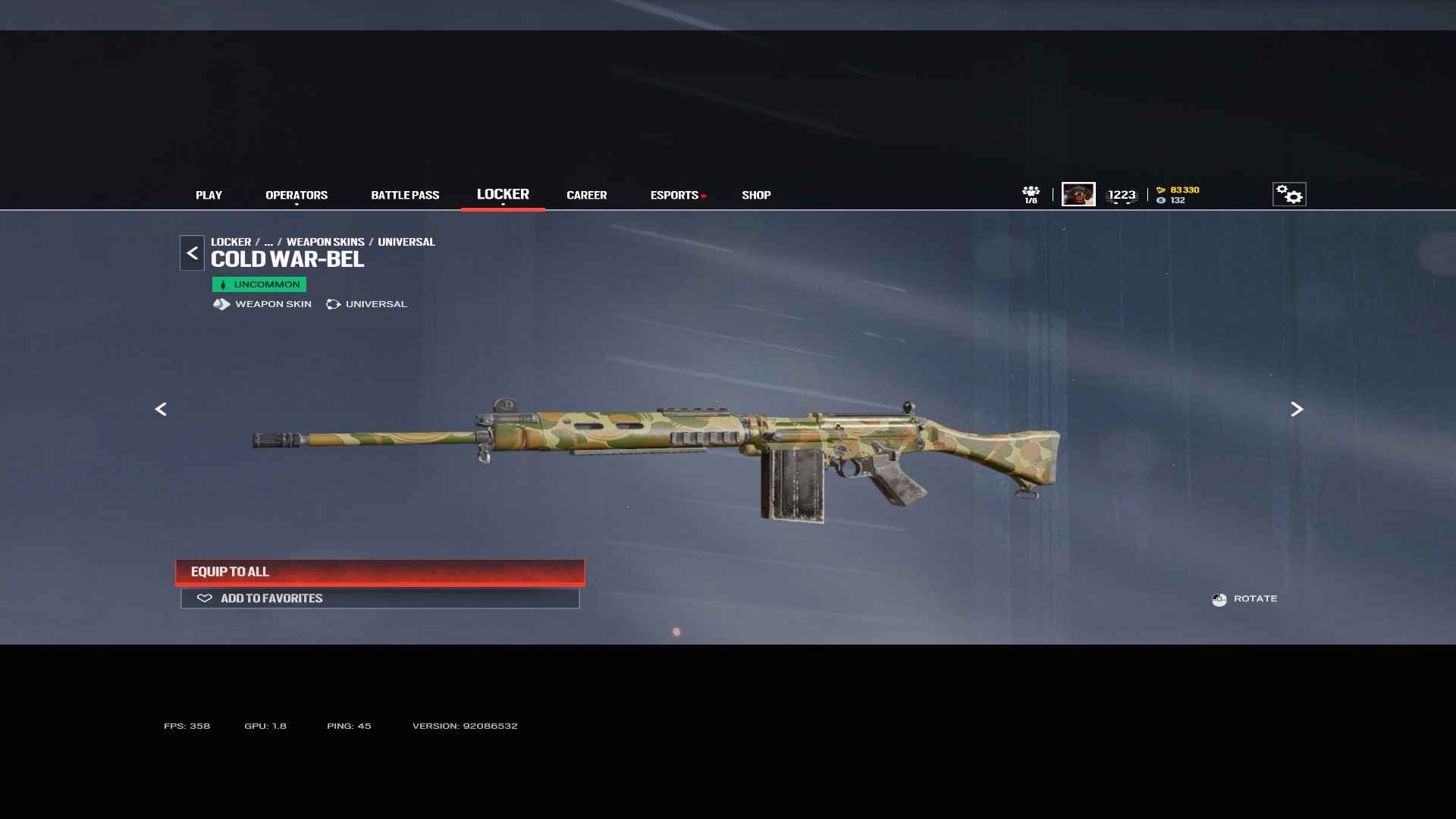Open the squad party icon
Screen dimensions: 1456x819
click(1031, 194)
